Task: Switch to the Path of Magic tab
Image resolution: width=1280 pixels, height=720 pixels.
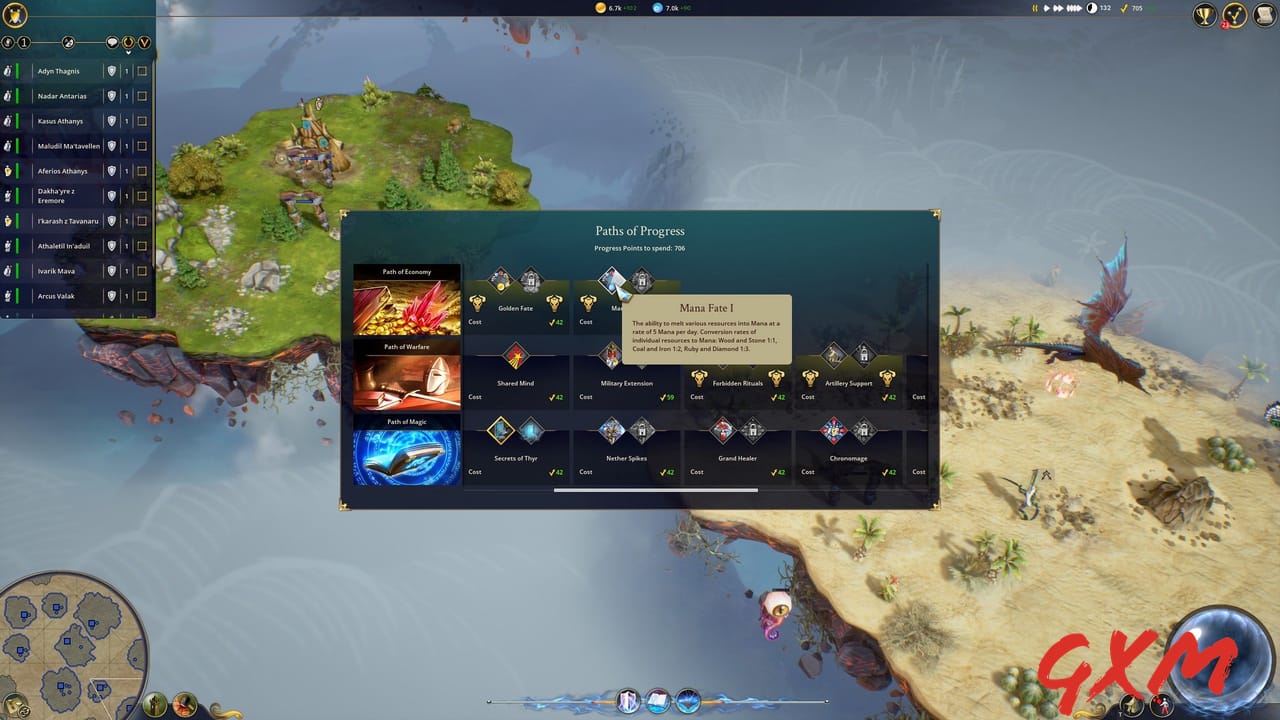Action: pyautogui.click(x=405, y=448)
